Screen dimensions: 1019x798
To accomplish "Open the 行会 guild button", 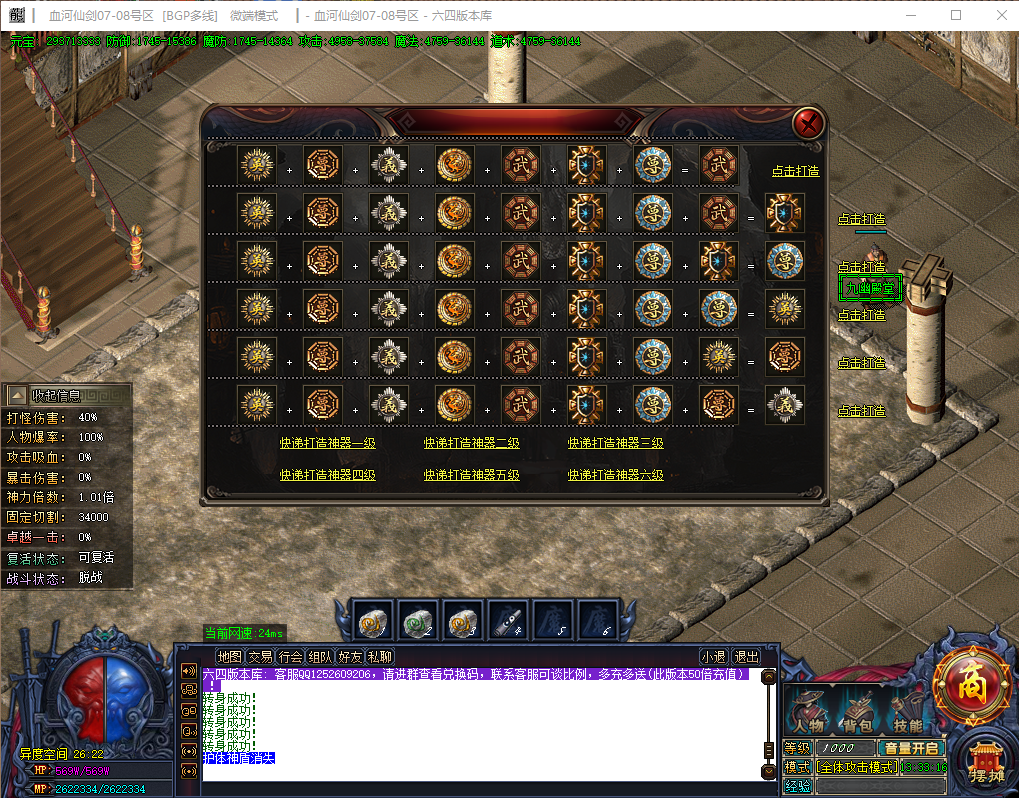I will click(290, 657).
